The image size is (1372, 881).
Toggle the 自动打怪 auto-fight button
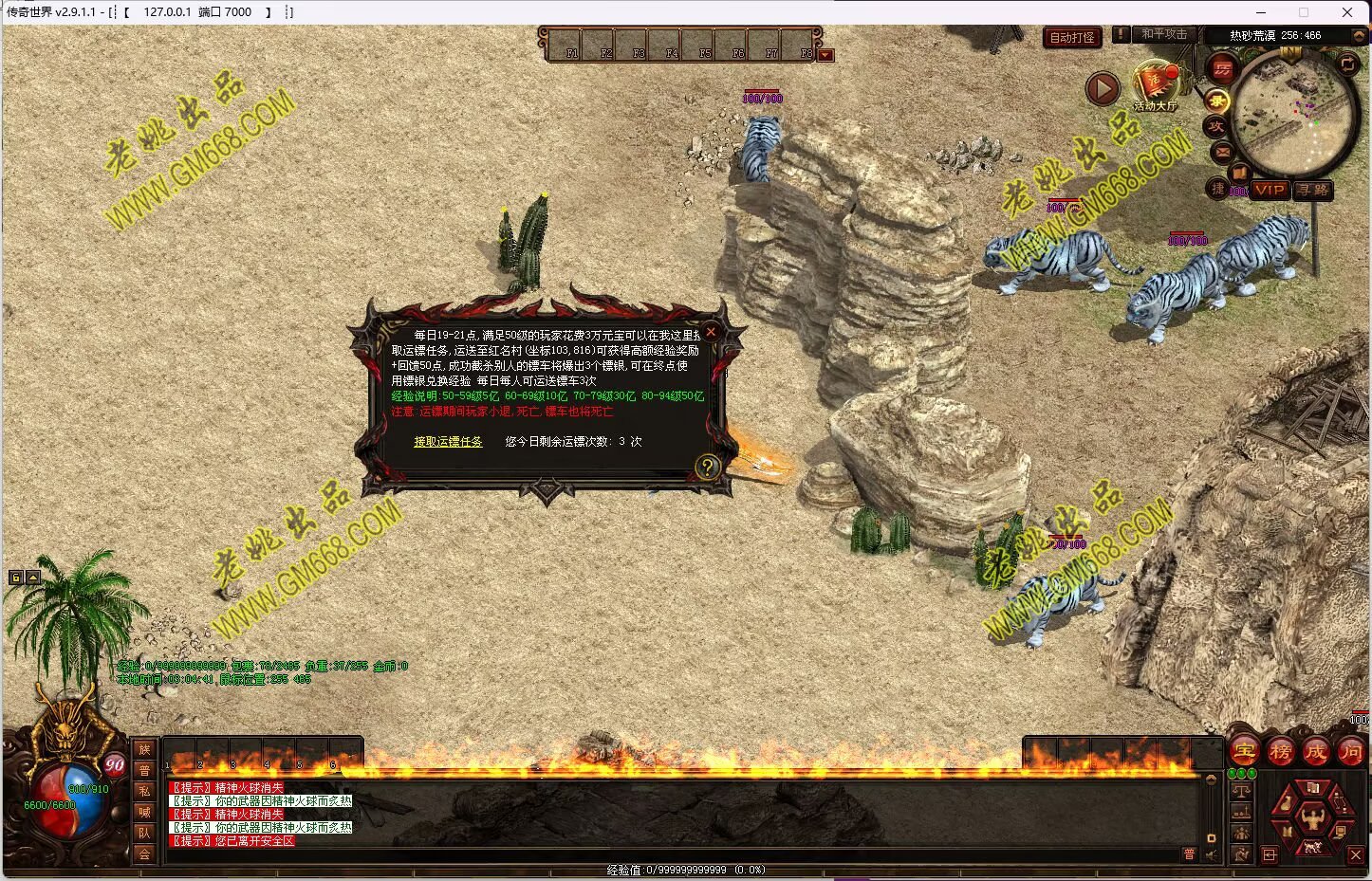1072,38
